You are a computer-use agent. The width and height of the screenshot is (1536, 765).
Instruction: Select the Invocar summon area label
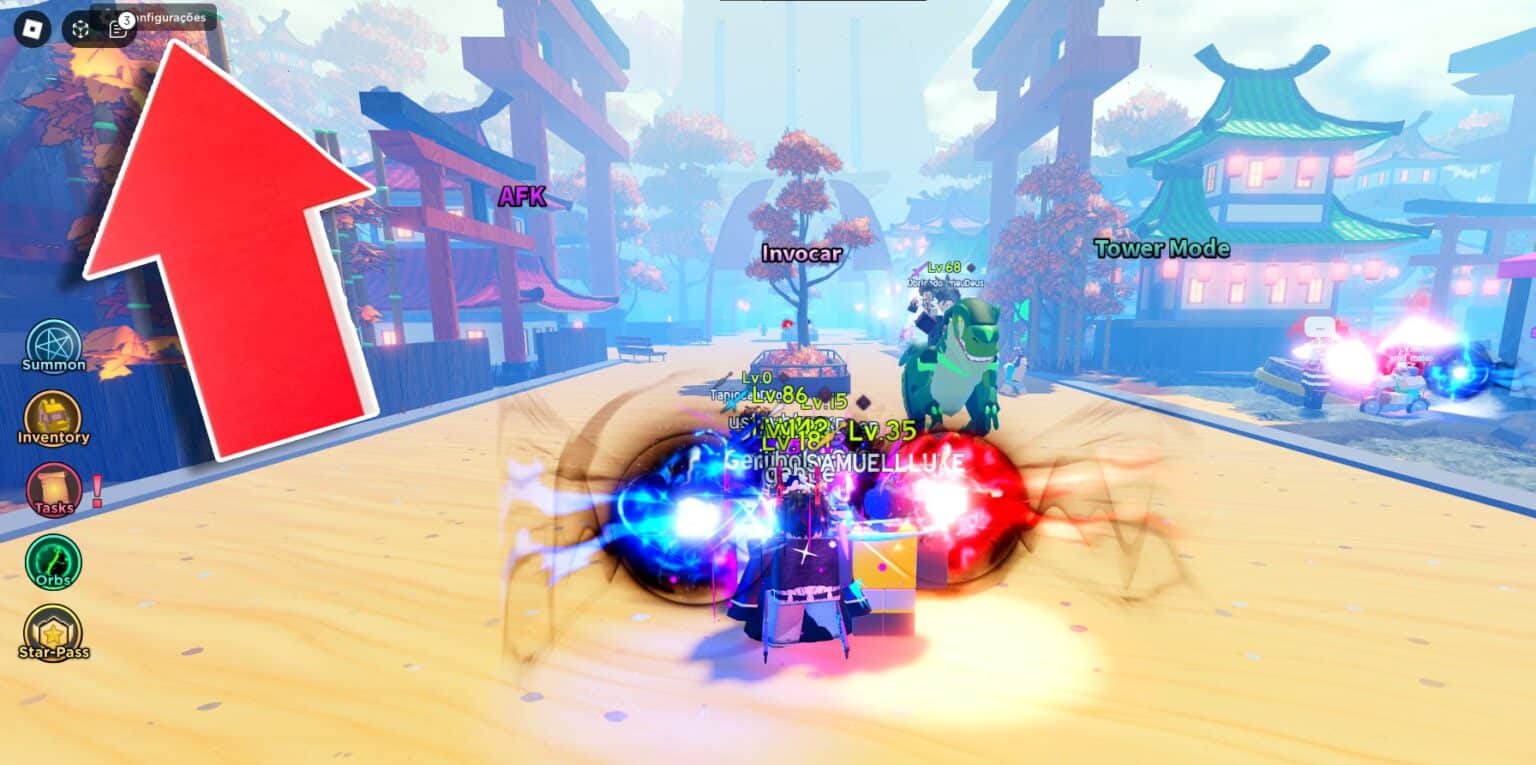pyautogui.click(x=801, y=253)
